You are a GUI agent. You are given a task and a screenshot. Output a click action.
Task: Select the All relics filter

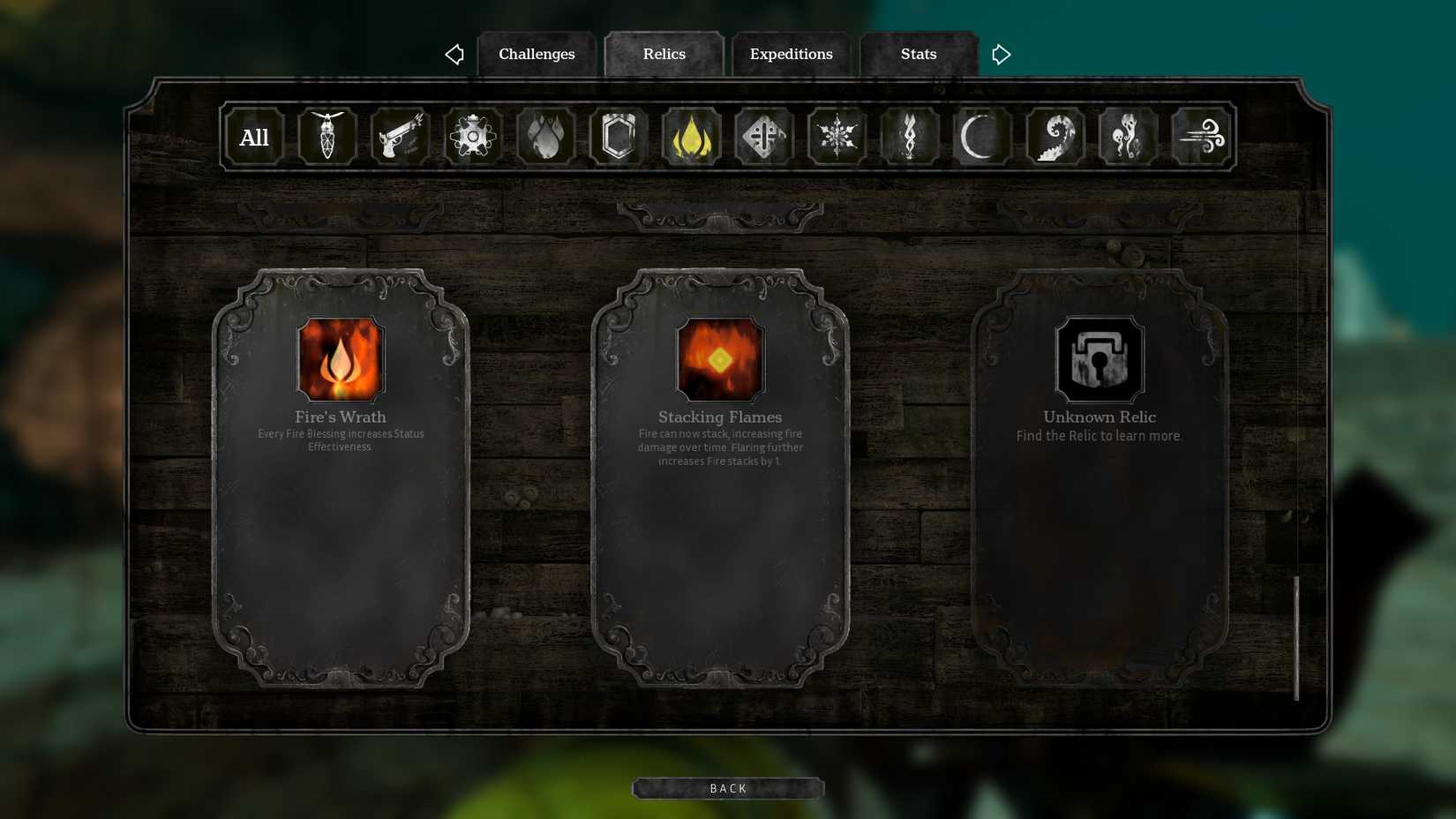(253, 136)
